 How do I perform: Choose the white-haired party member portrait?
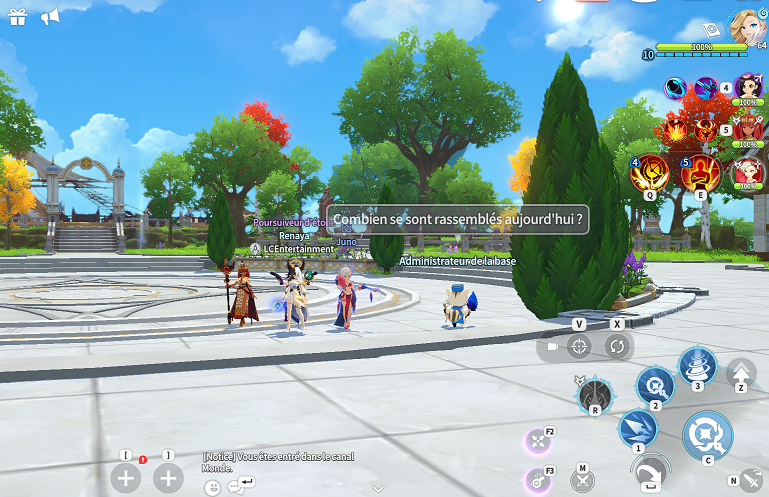pos(747,172)
